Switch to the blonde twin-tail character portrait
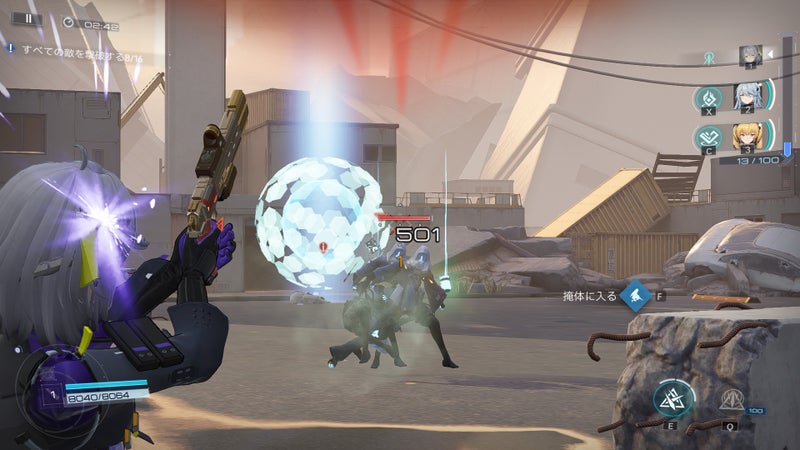 (x=747, y=137)
